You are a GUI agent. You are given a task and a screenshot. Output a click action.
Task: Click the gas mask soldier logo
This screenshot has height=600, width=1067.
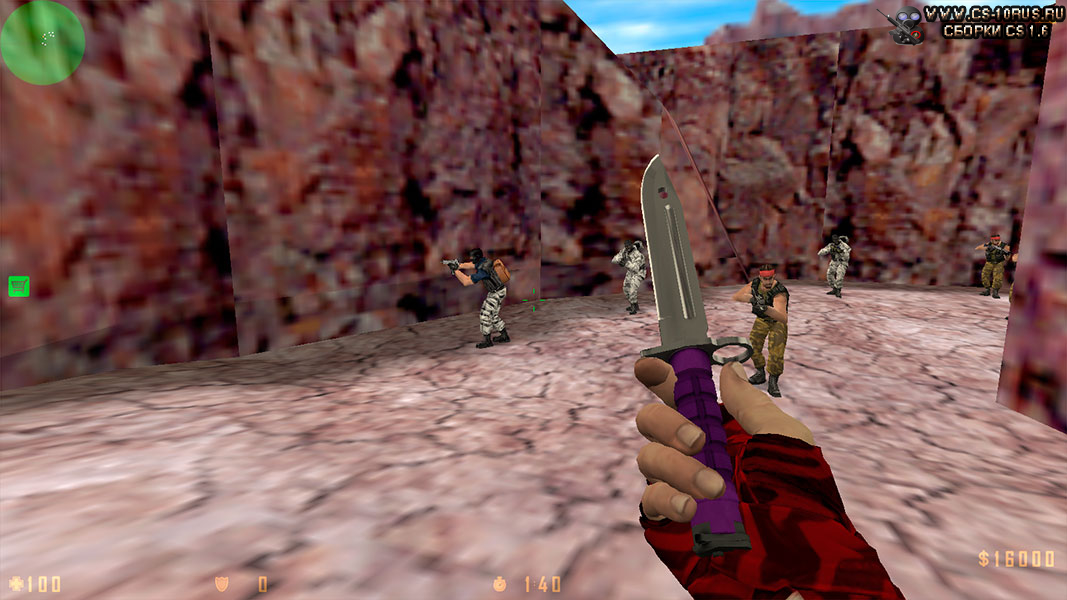pos(906,22)
